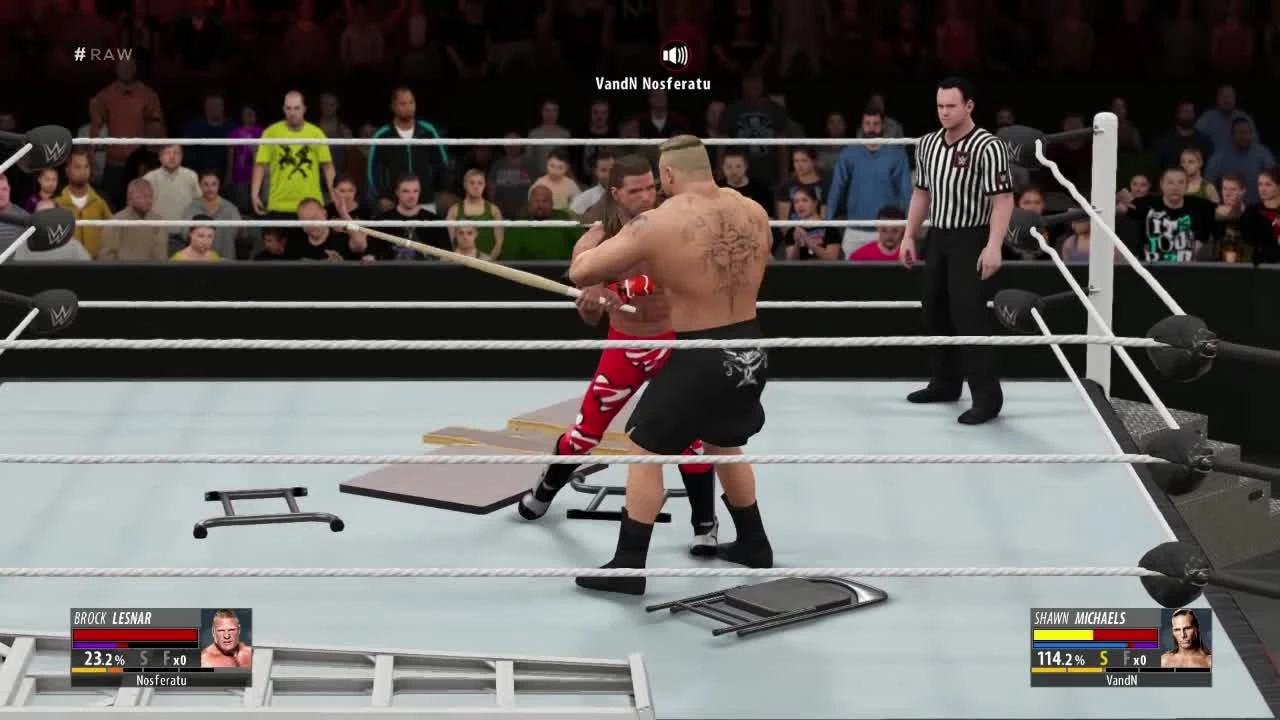
Task: Click the 114.2% damage percentage readout
Action: pyautogui.click(x=1060, y=658)
